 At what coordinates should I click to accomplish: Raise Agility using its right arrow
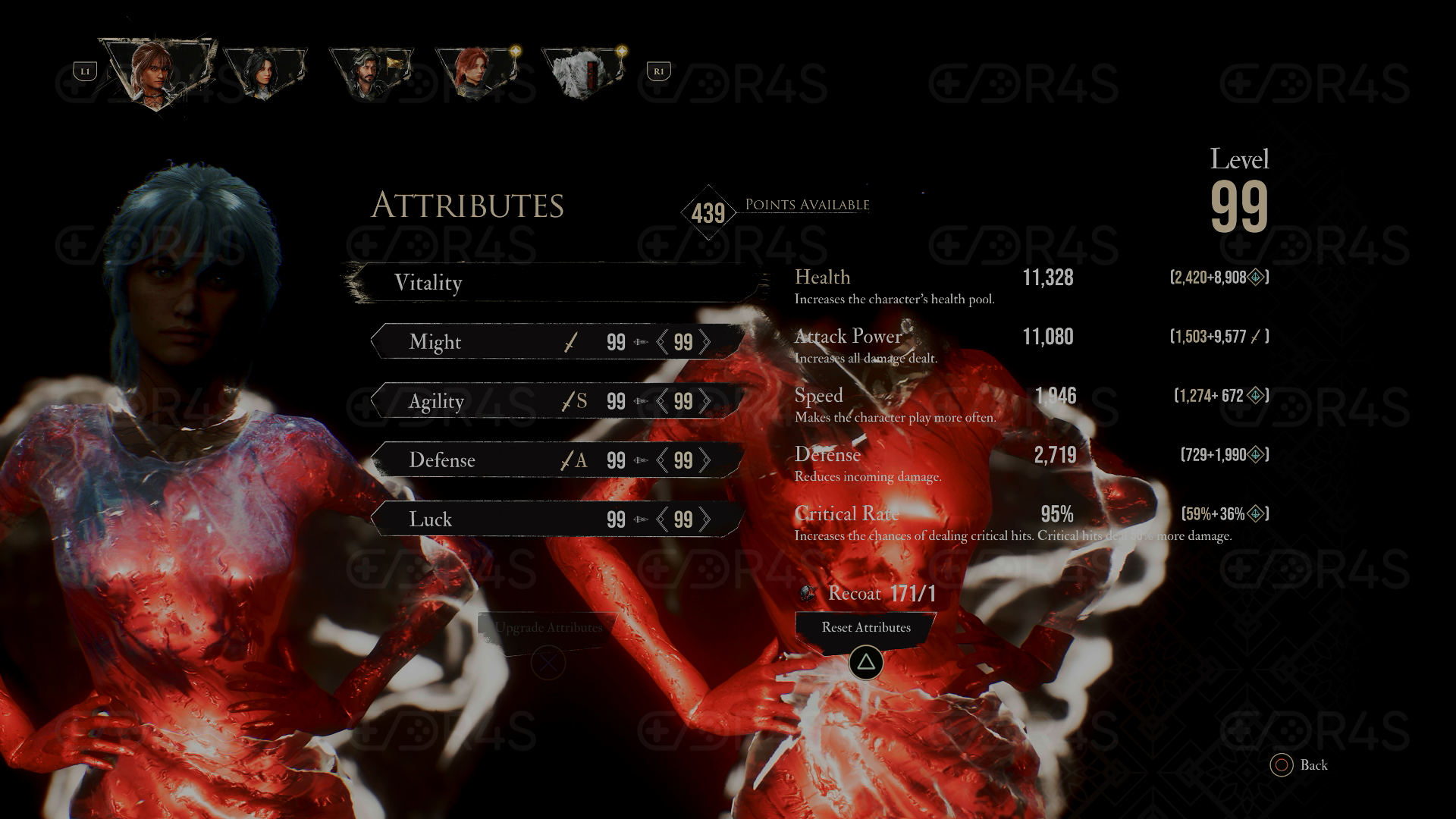coord(705,401)
